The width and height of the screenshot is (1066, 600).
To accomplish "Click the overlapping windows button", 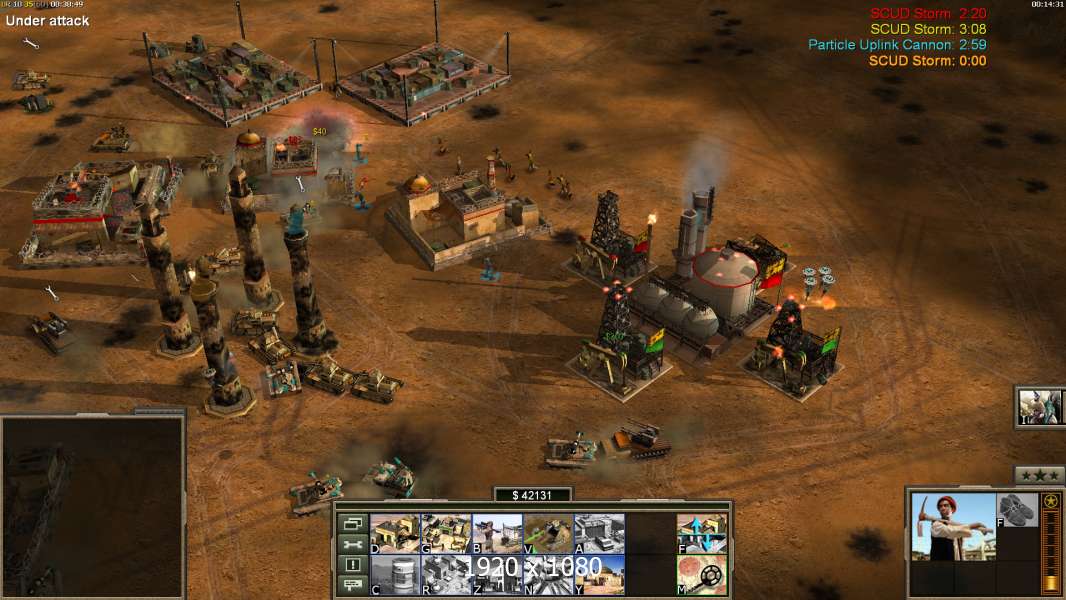I will [x=353, y=523].
